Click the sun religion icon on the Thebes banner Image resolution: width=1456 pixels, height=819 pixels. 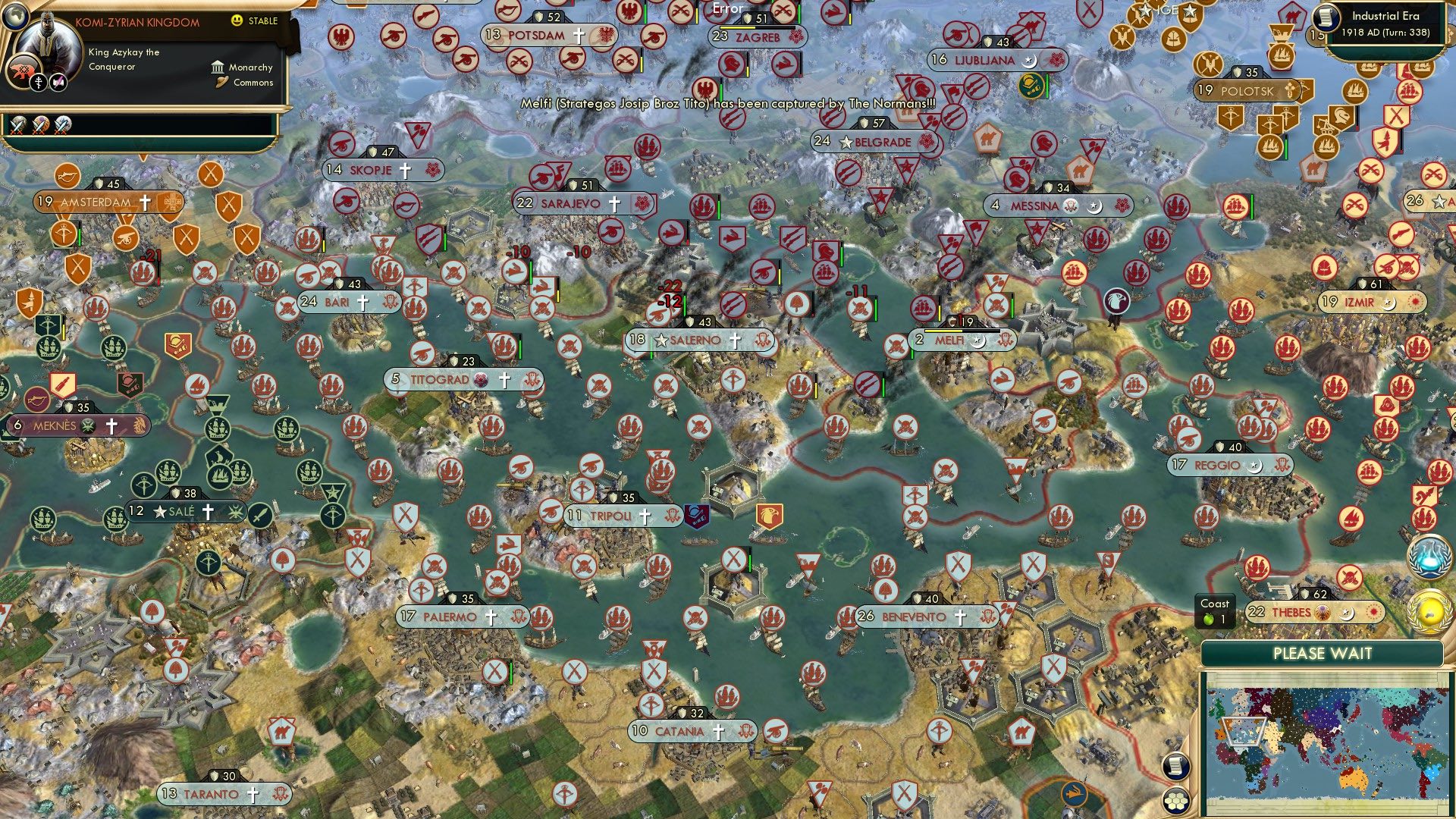tap(1374, 611)
